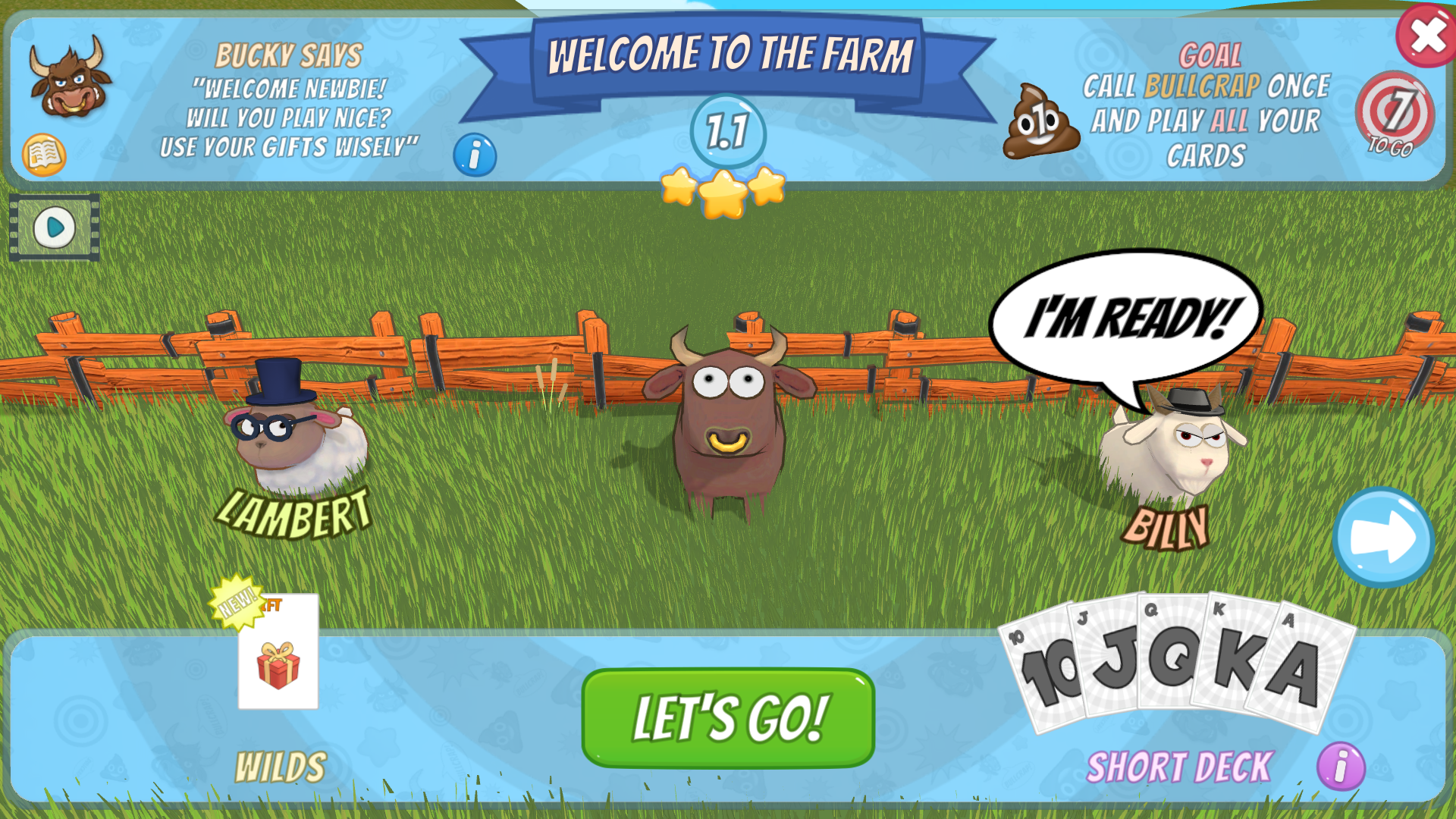
Task: Go to the next level with the arrow
Action: pos(1383,538)
